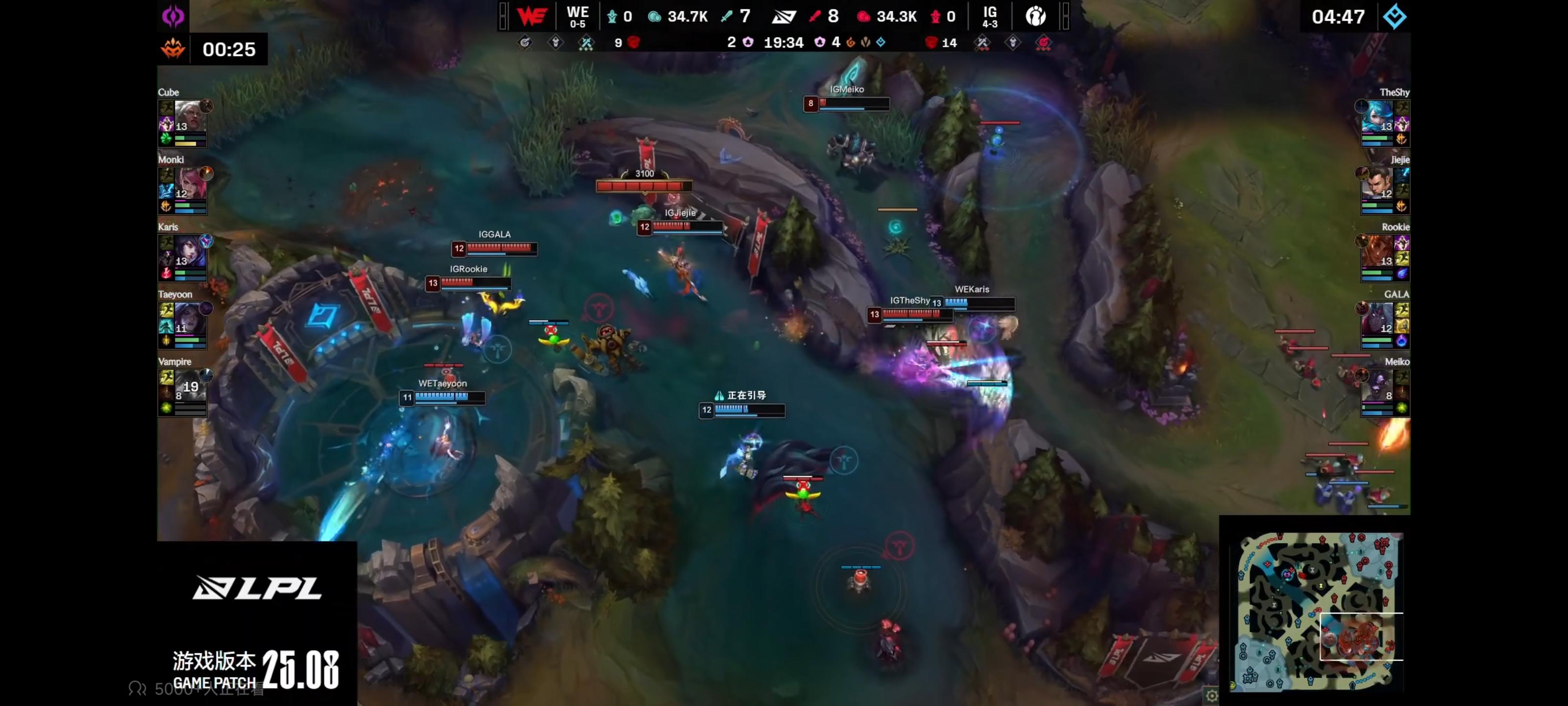The width and height of the screenshot is (1568, 706).
Task: Click Taeyoon's Flash spell icon
Action: pos(166,309)
